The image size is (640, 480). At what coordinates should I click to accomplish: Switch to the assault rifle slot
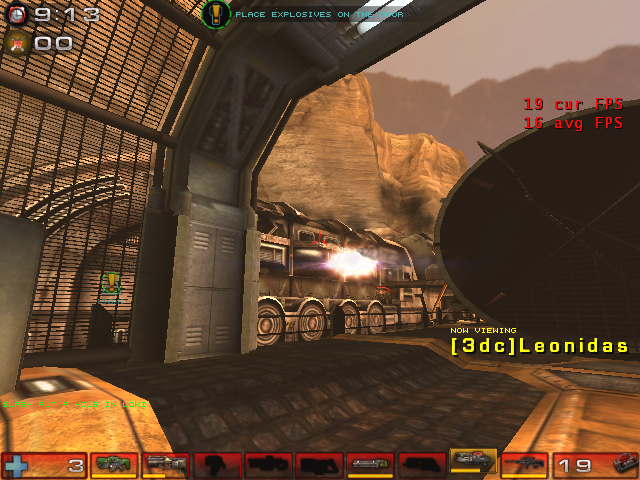click(x=165, y=464)
